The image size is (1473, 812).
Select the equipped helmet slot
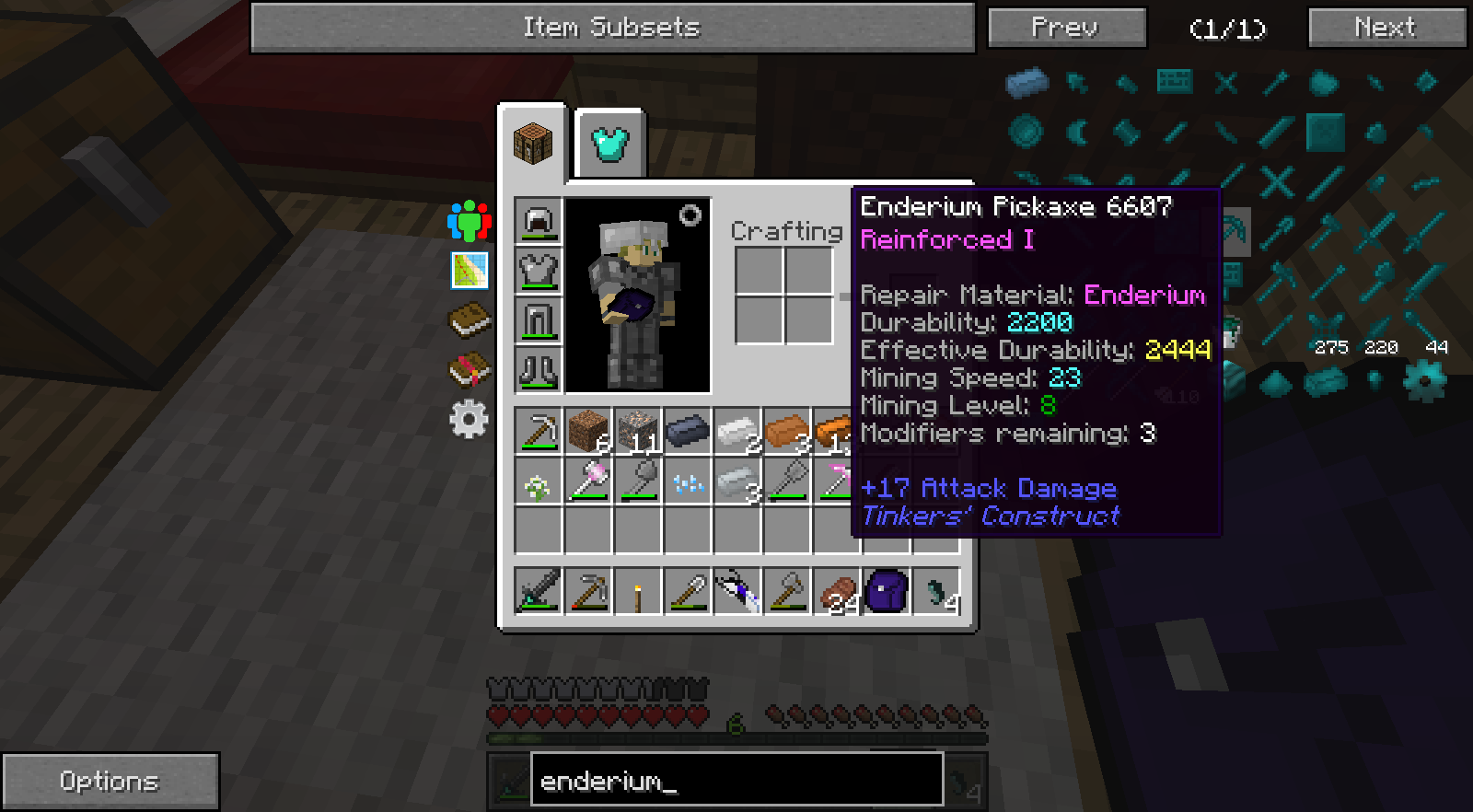pyautogui.click(x=538, y=221)
